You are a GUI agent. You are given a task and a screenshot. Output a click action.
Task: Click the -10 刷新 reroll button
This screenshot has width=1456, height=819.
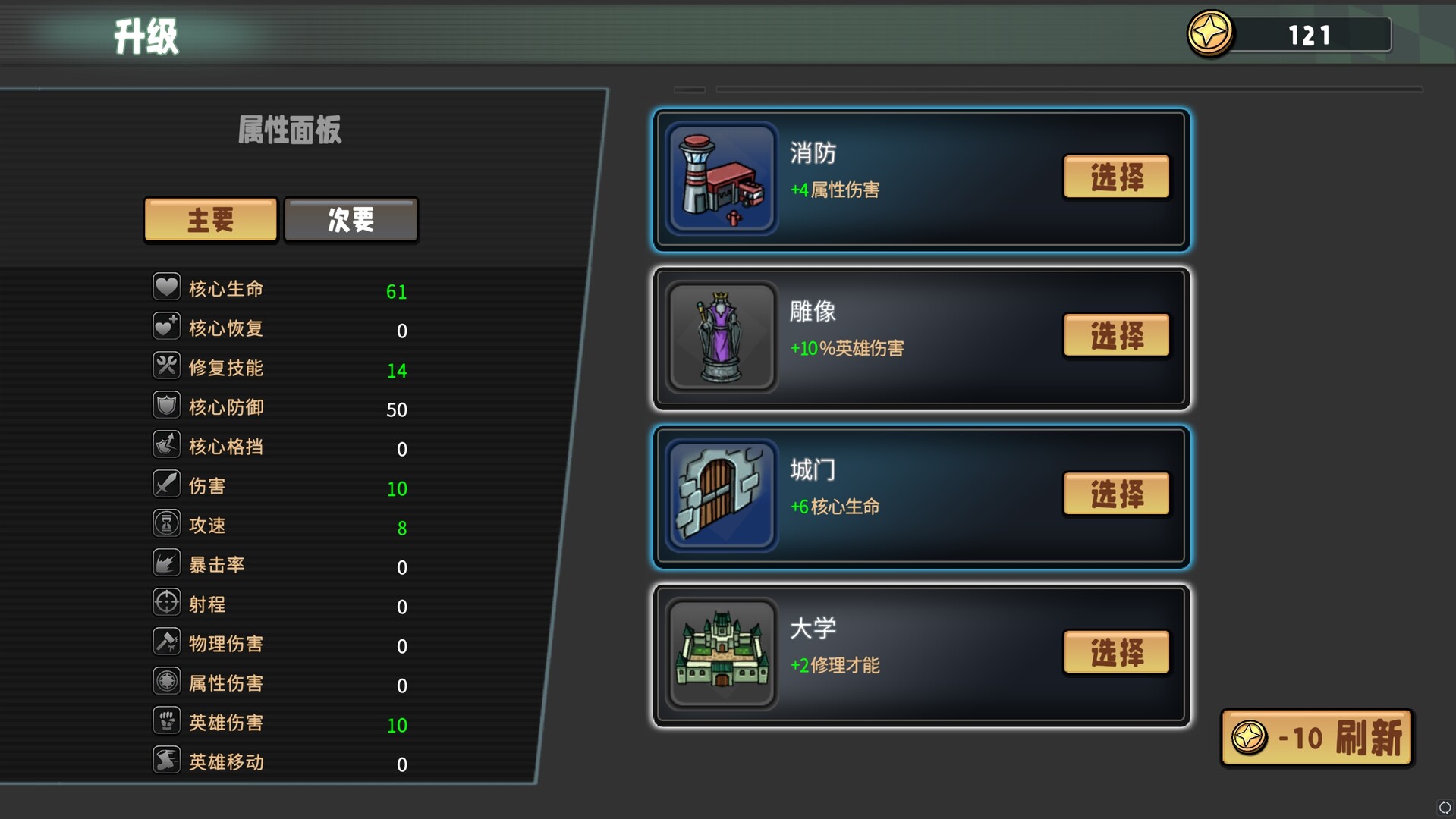click(1316, 738)
